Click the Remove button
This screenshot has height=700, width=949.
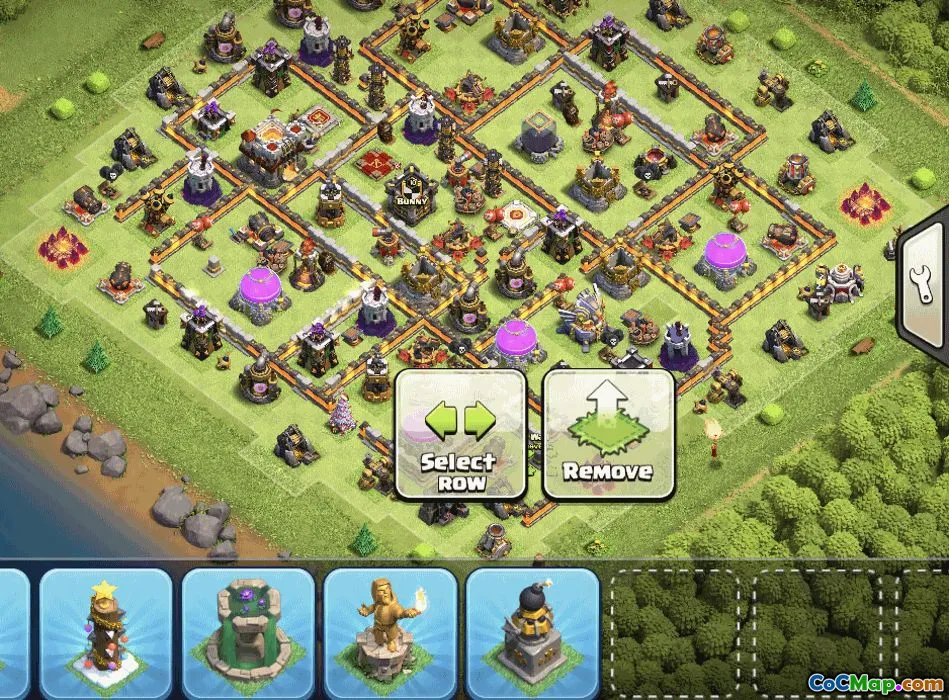pos(607,434)
